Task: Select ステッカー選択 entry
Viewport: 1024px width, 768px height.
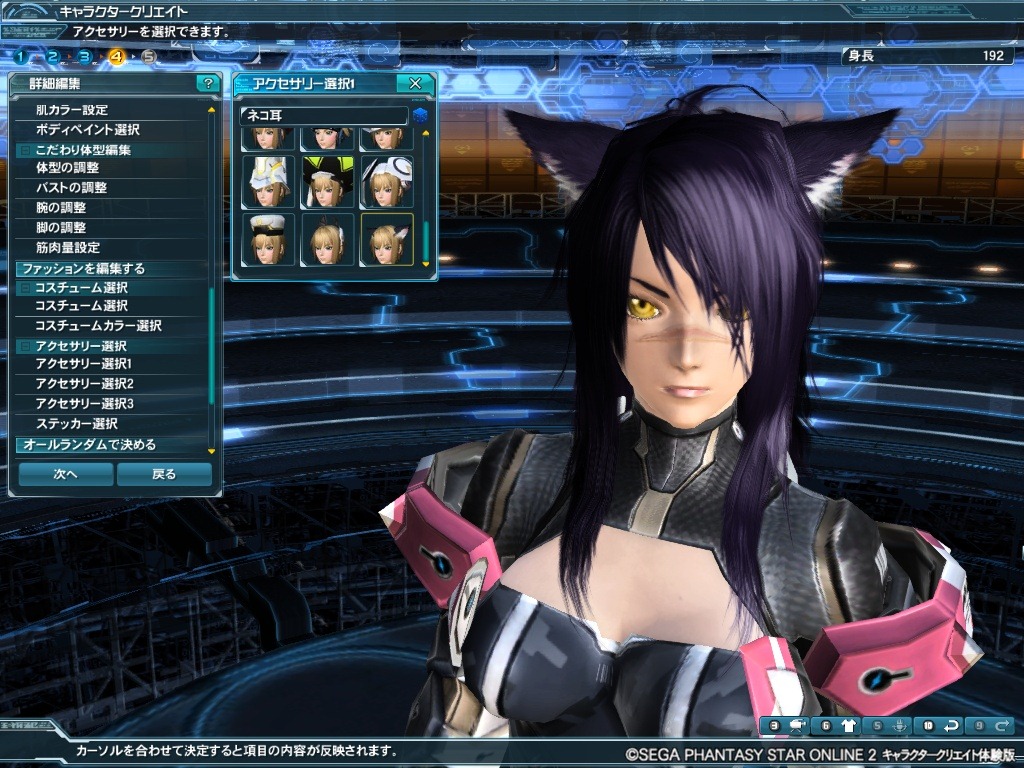Action: coord(76,423)
